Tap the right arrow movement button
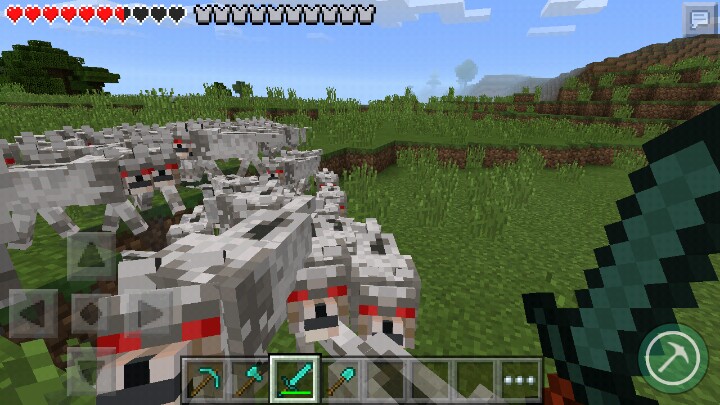 point(148,313)
